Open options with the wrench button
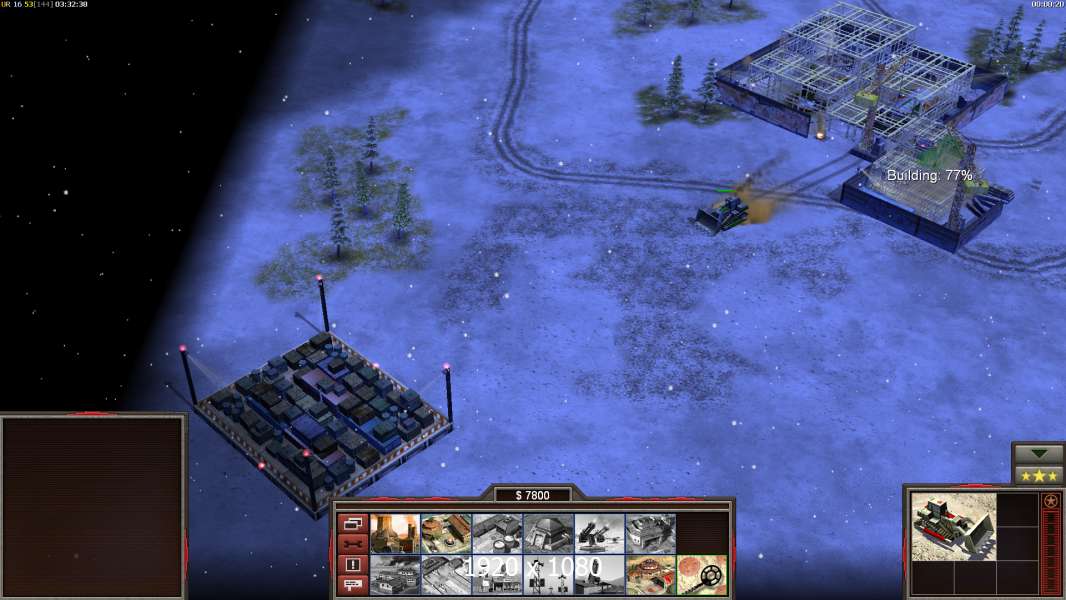Image resolution: width=1066 pixels, height=600 pixels. (352, 544)
